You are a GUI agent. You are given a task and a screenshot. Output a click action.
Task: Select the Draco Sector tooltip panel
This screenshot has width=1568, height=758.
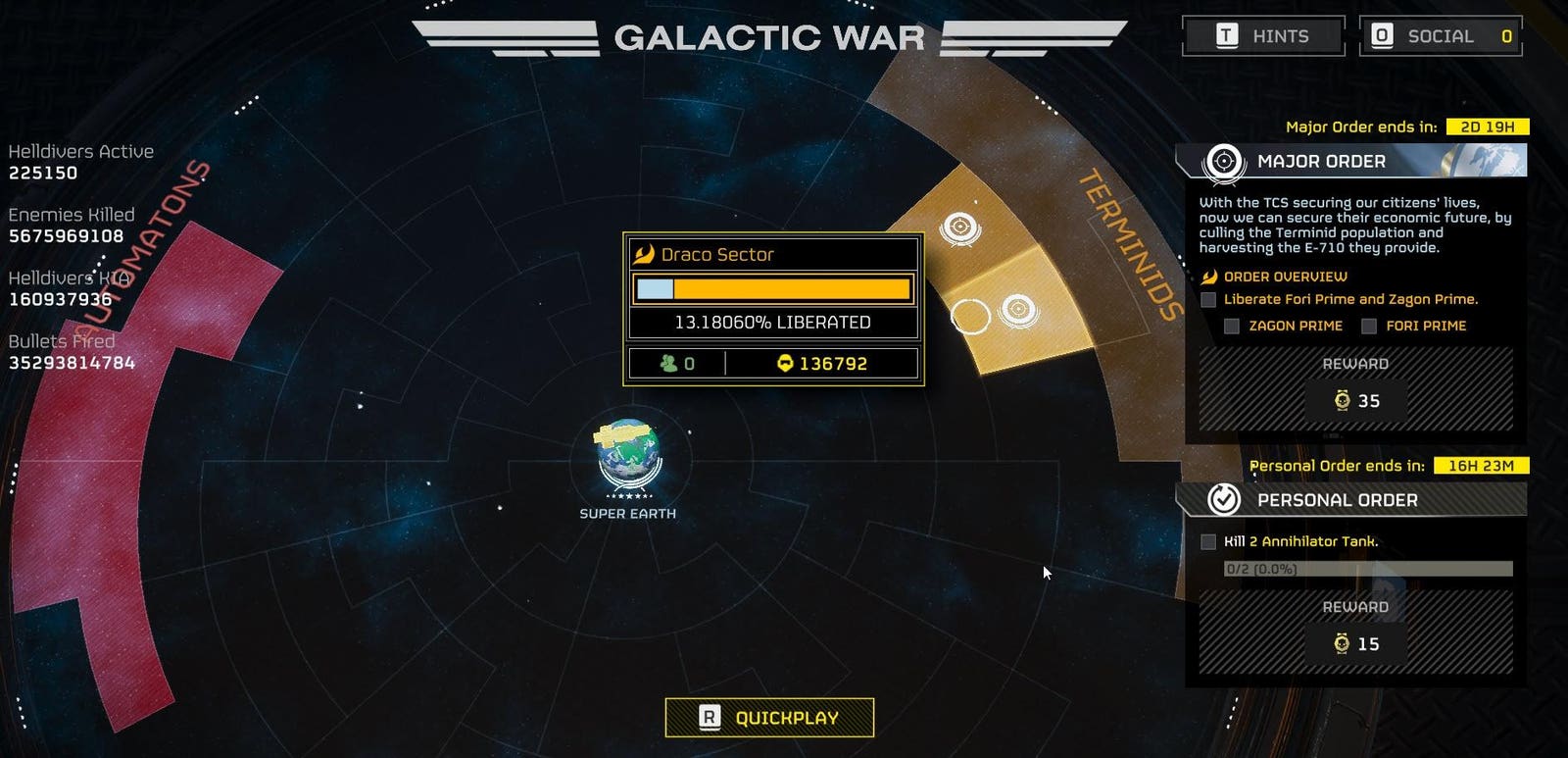pos(773,309)
